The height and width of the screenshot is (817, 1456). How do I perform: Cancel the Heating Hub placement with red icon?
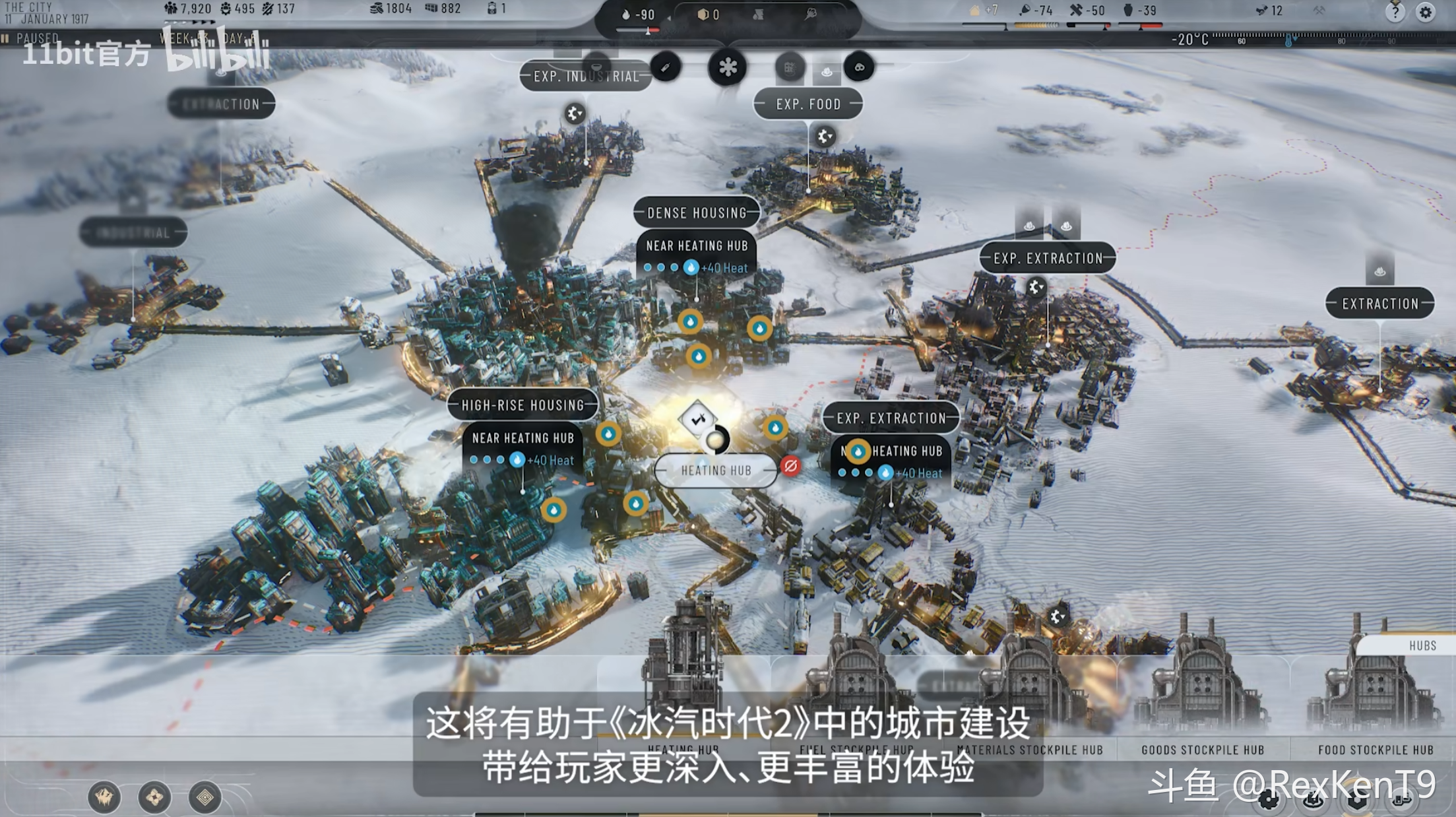click(x=790, y=466)
